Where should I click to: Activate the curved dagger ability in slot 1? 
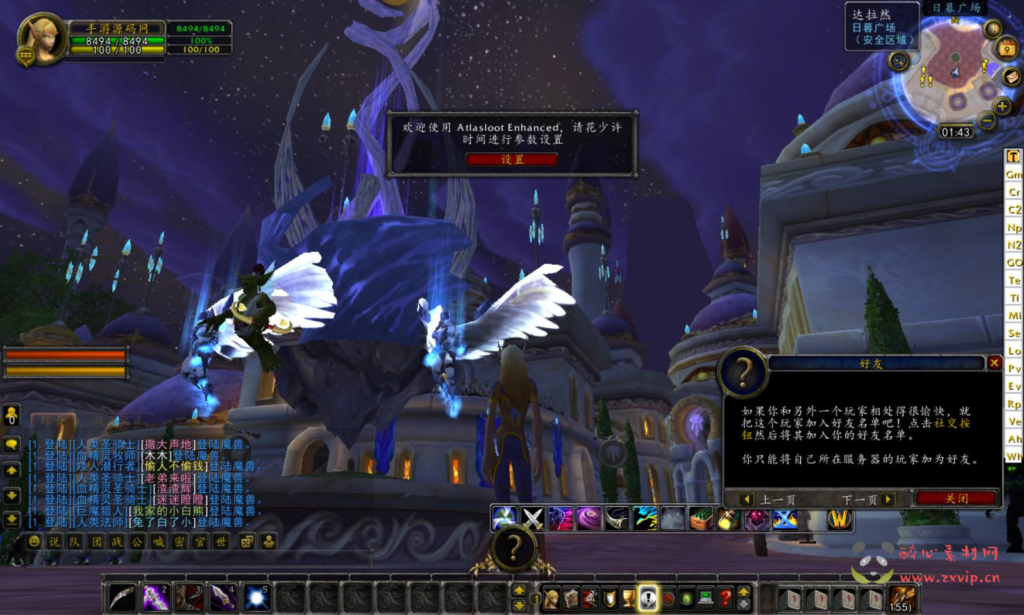coord(122,598)
